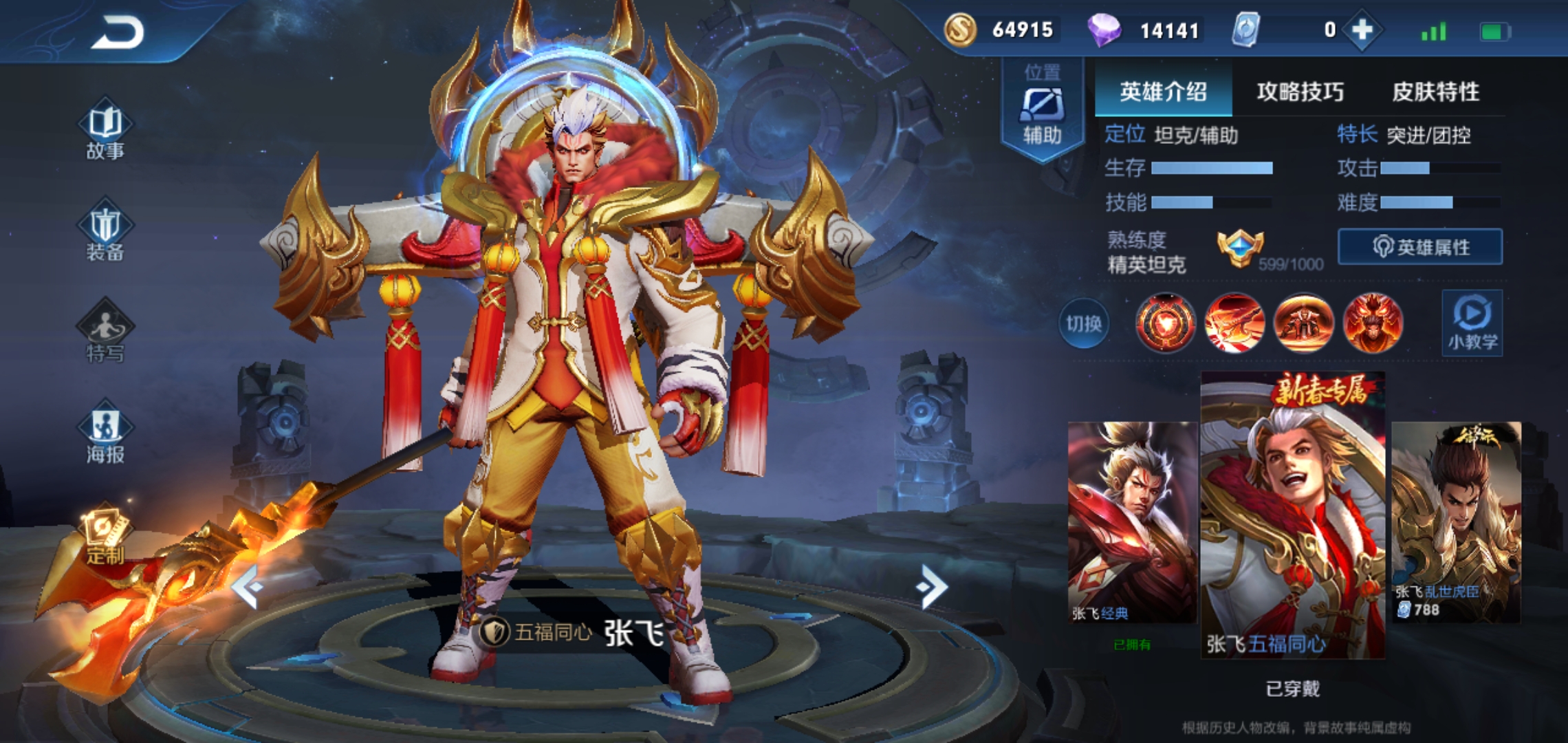Play the 小教学 tutorial video

pyautogui.click(x=1472, y=323)
